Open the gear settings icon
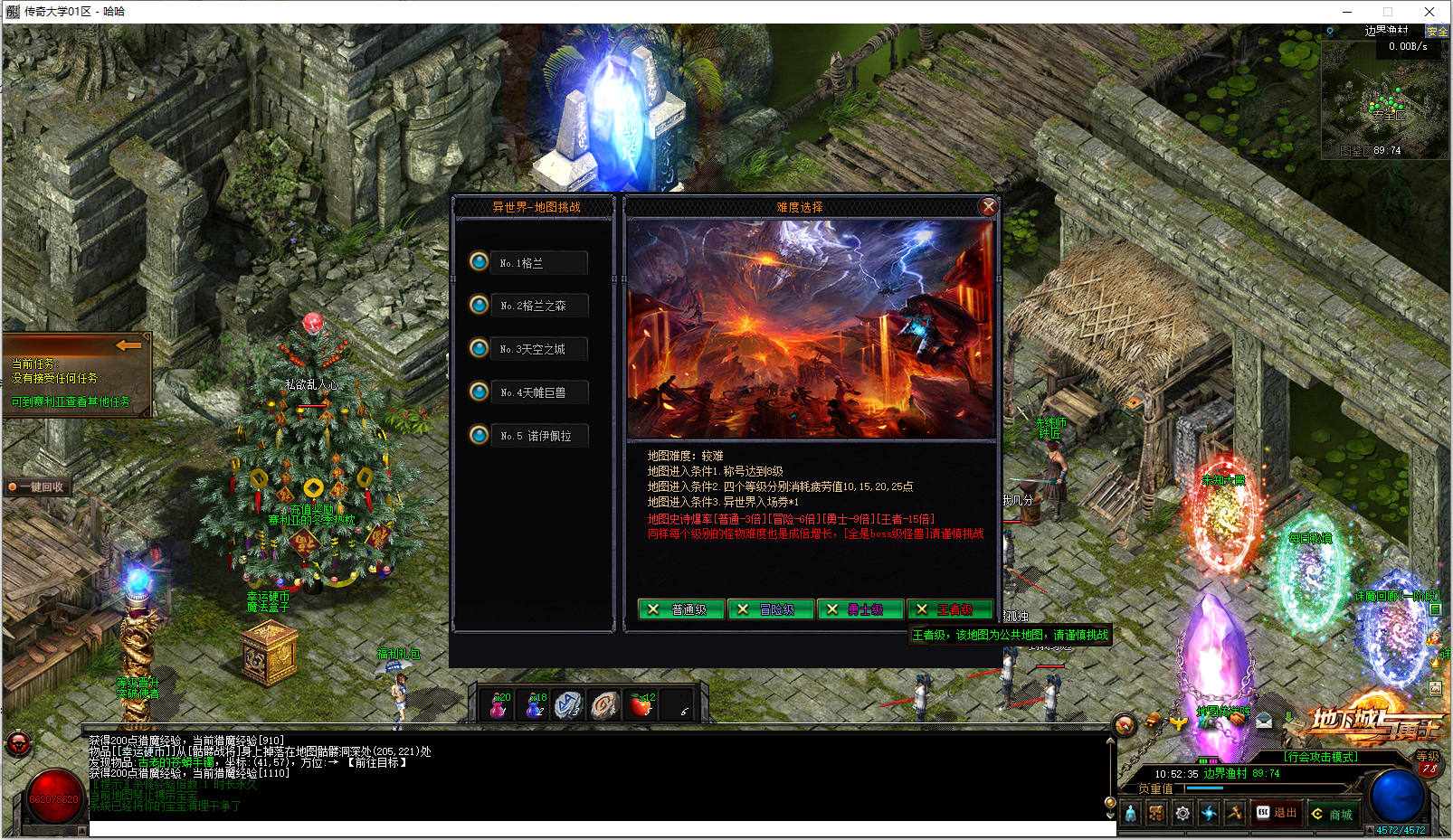The height and width of the screenshot is (840, 1453). pyautogui.click(x=1182, y=814)
